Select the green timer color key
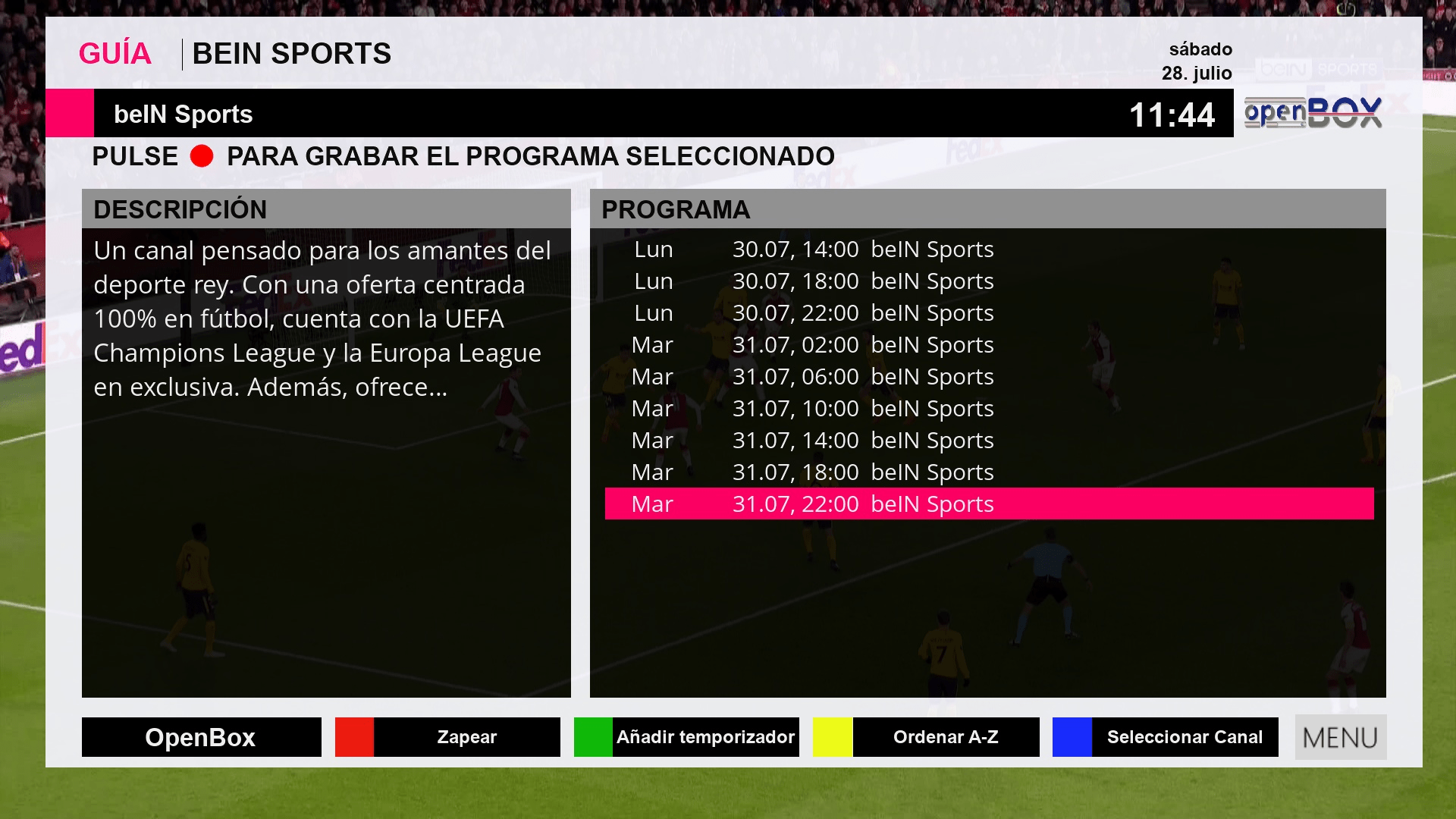 click(686, 736)
